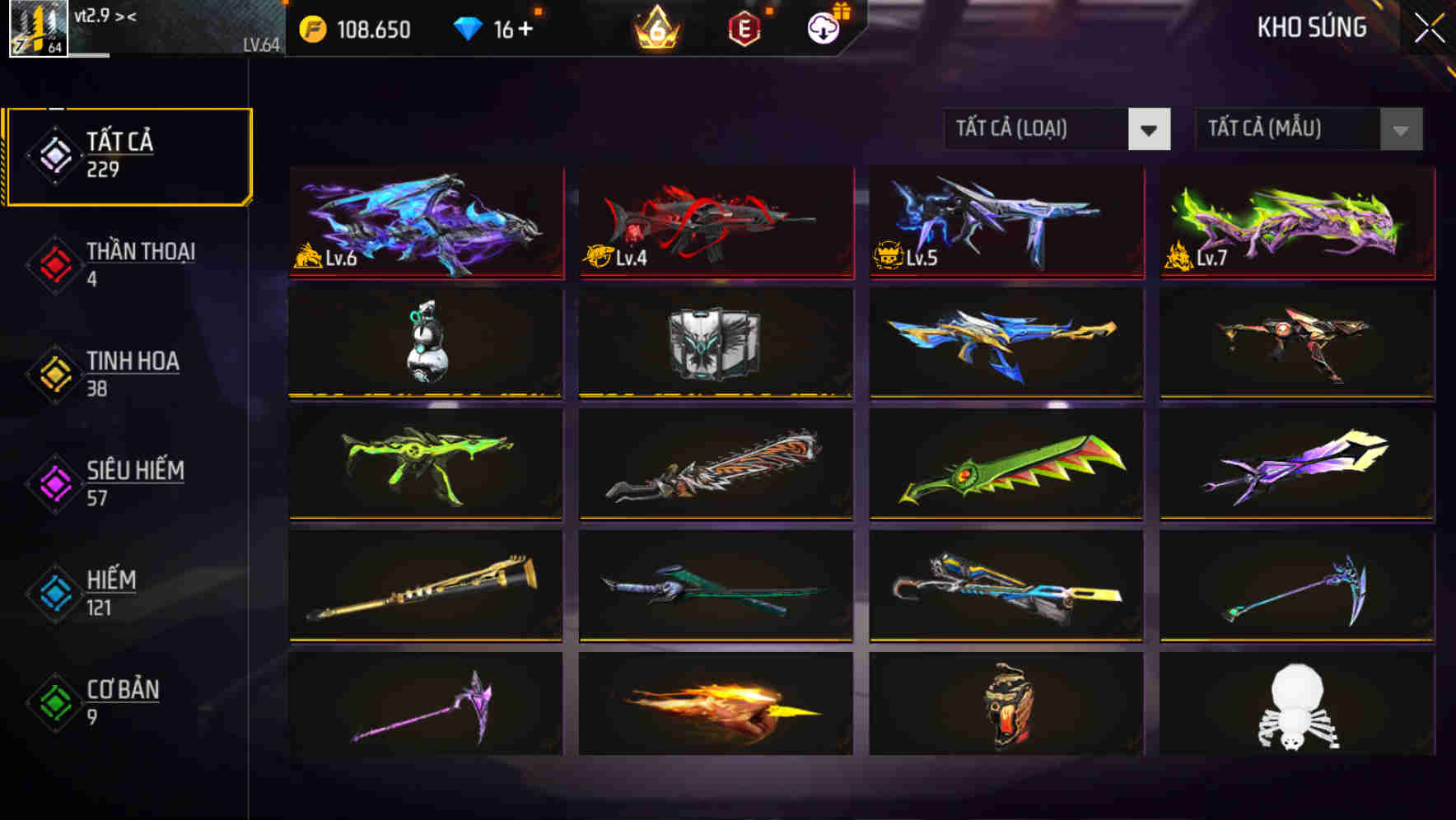Viewport: 1456px width, 820px height.
Task: Click the diamond currency icon
Action: (469, 29)
